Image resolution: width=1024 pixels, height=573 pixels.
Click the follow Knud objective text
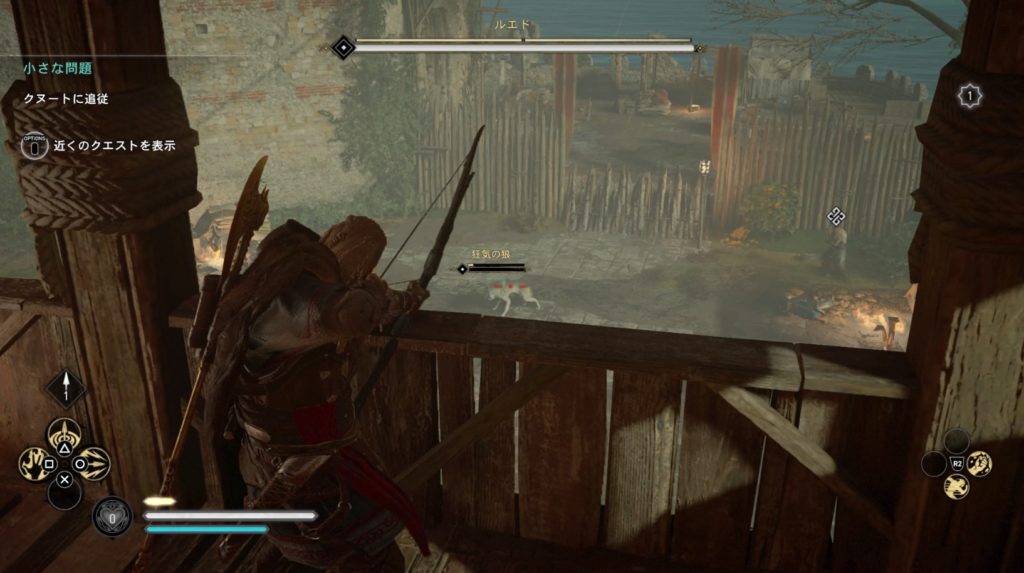coord(66,99)
